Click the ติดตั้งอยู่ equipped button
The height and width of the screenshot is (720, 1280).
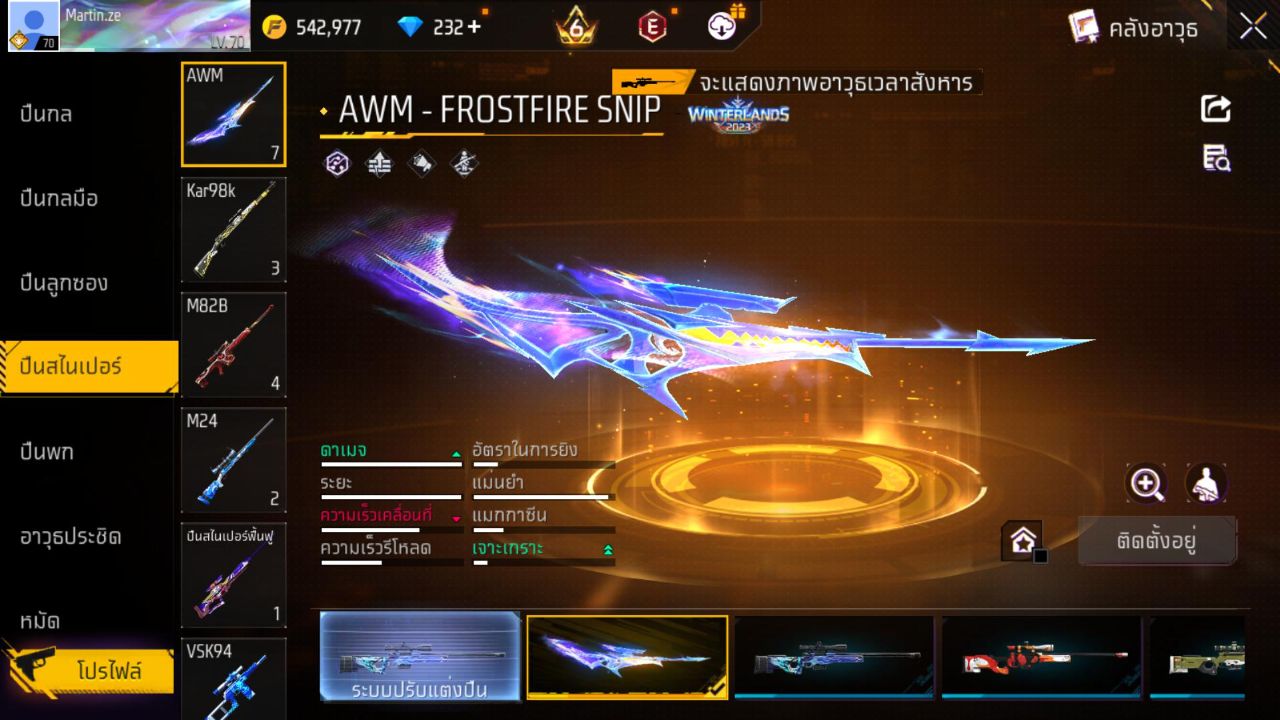[x=1157, y=541]
